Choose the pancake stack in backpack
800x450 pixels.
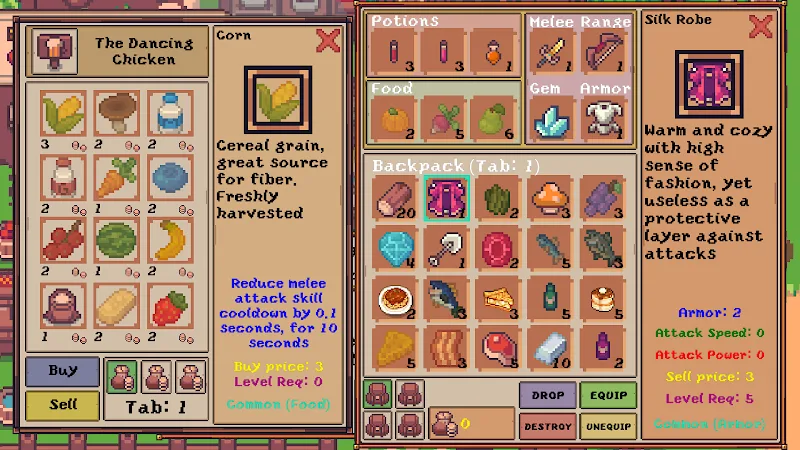click(603, 297)
